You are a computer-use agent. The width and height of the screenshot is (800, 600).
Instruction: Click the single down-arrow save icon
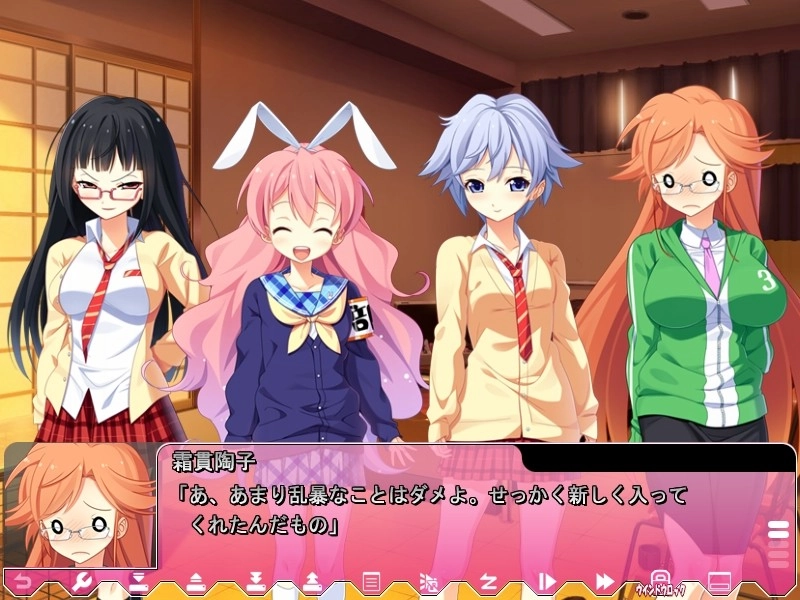(139, 581)
